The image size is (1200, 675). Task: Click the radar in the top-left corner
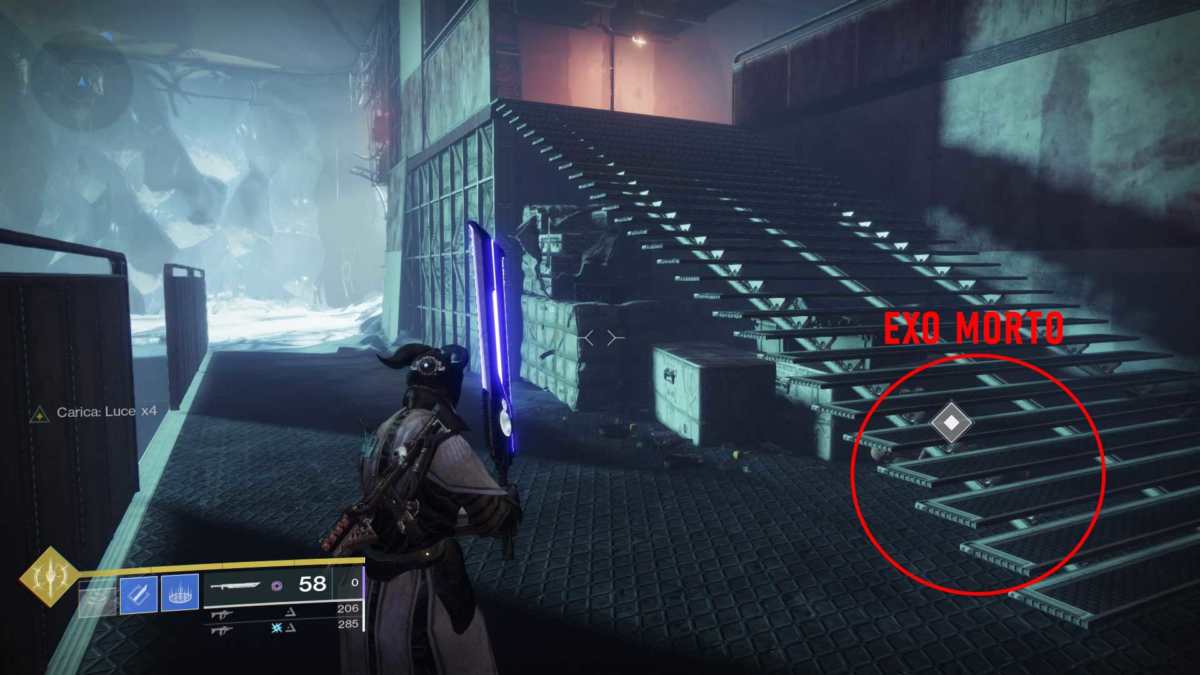[81, 79]
